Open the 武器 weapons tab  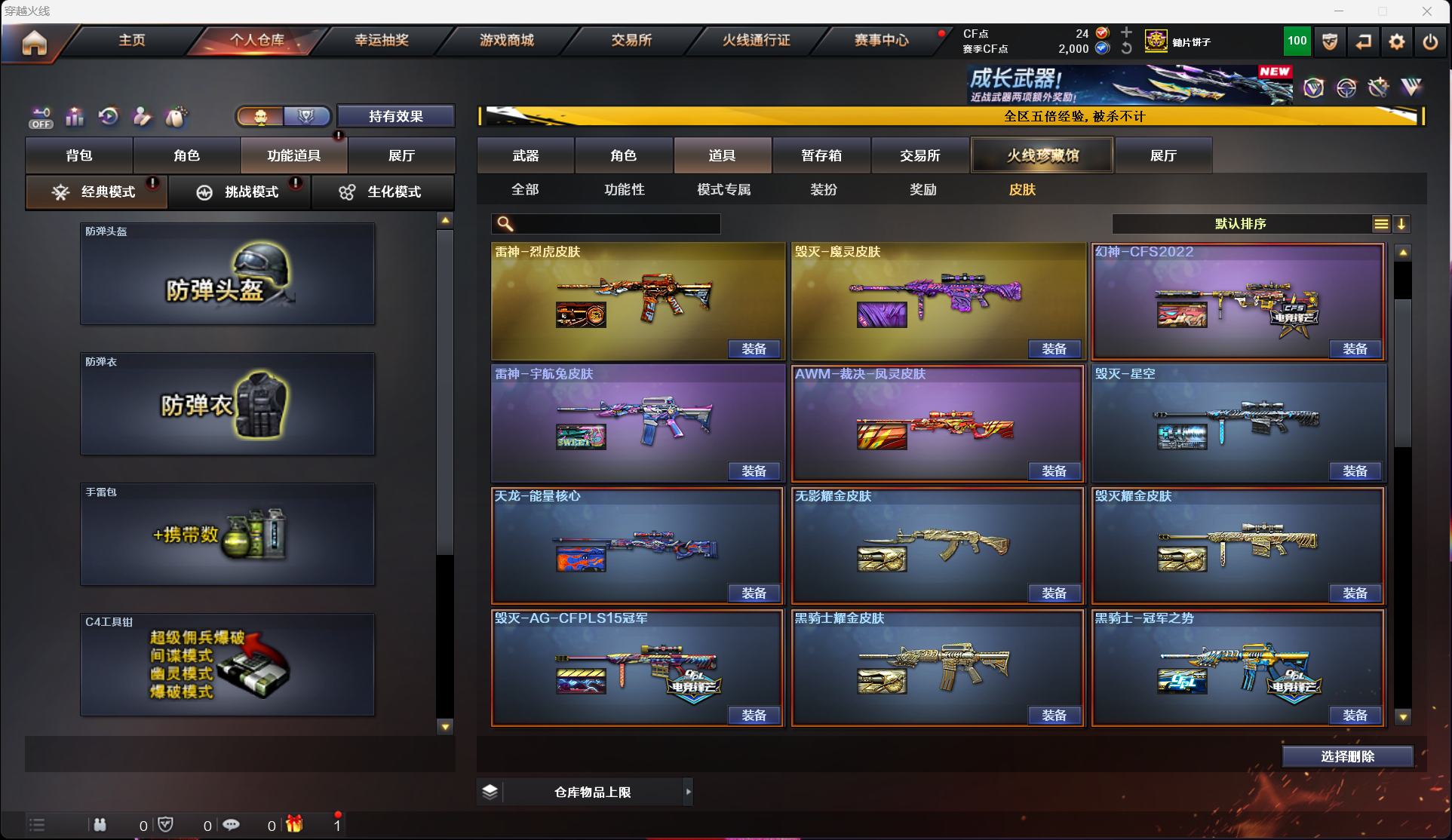[526, 155]
